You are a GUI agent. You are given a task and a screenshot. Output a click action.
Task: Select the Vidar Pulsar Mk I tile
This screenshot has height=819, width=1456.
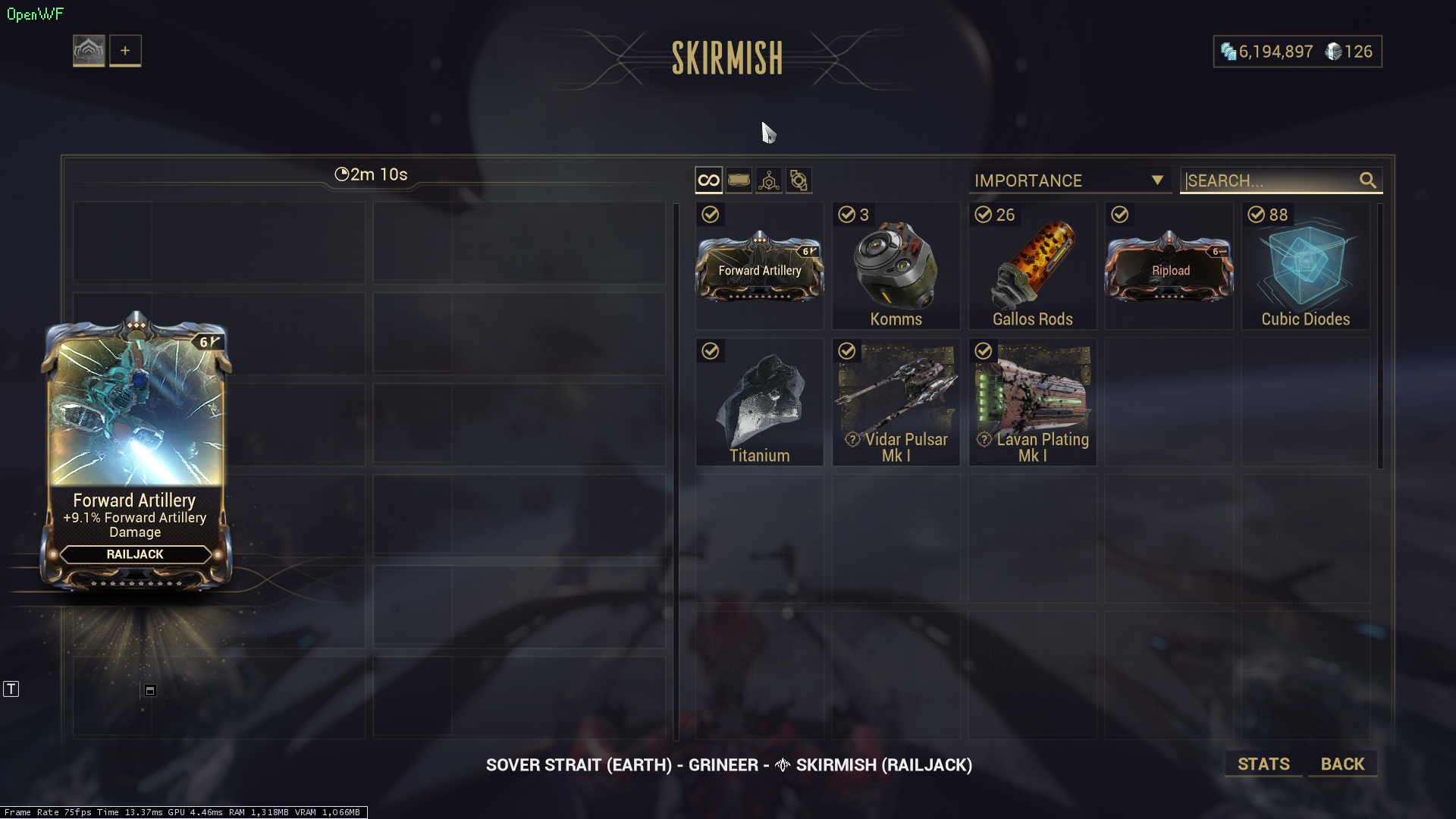point(896,403)
